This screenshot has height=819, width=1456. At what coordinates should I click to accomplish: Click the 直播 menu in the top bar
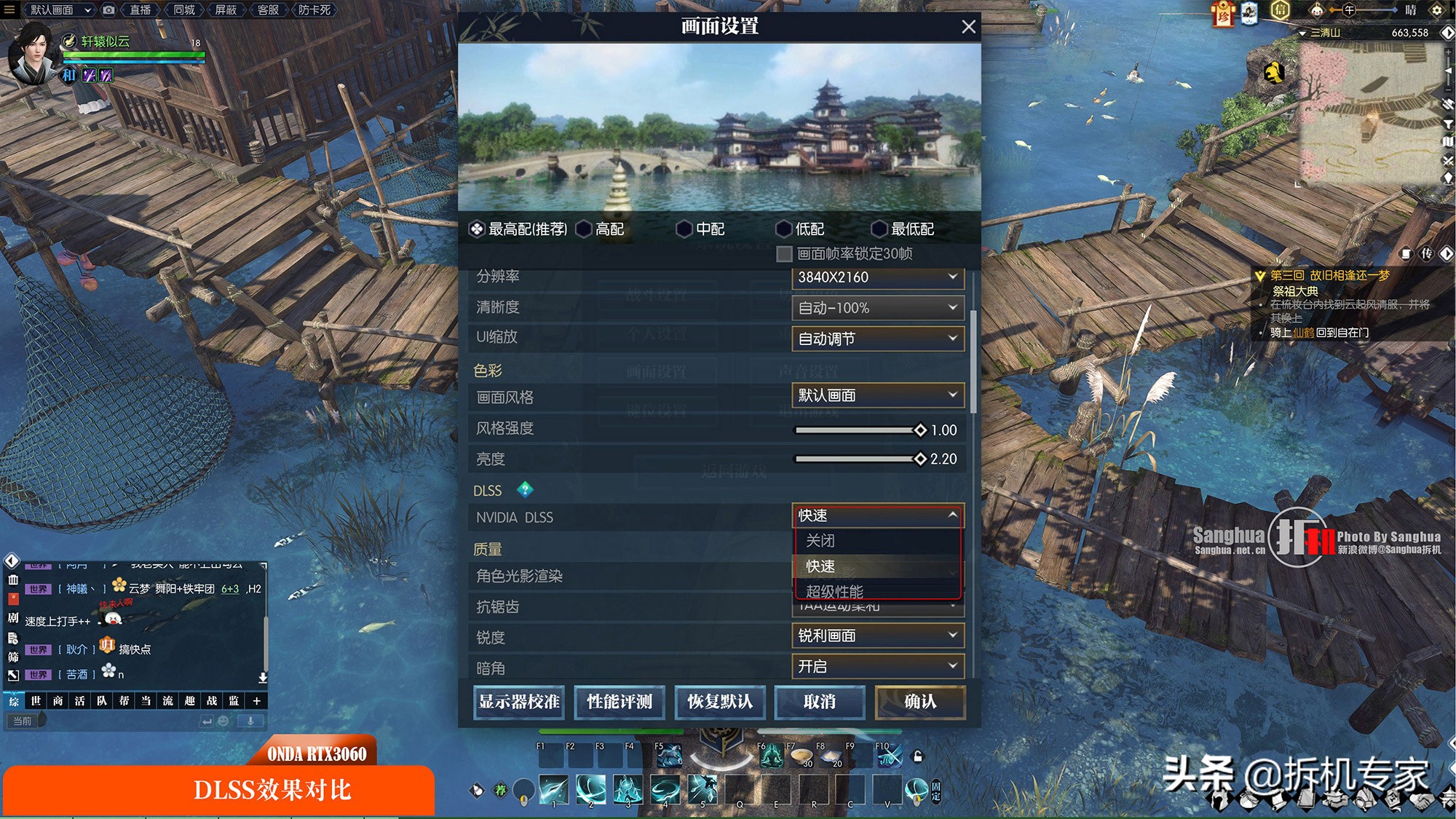tap(138, 10)
